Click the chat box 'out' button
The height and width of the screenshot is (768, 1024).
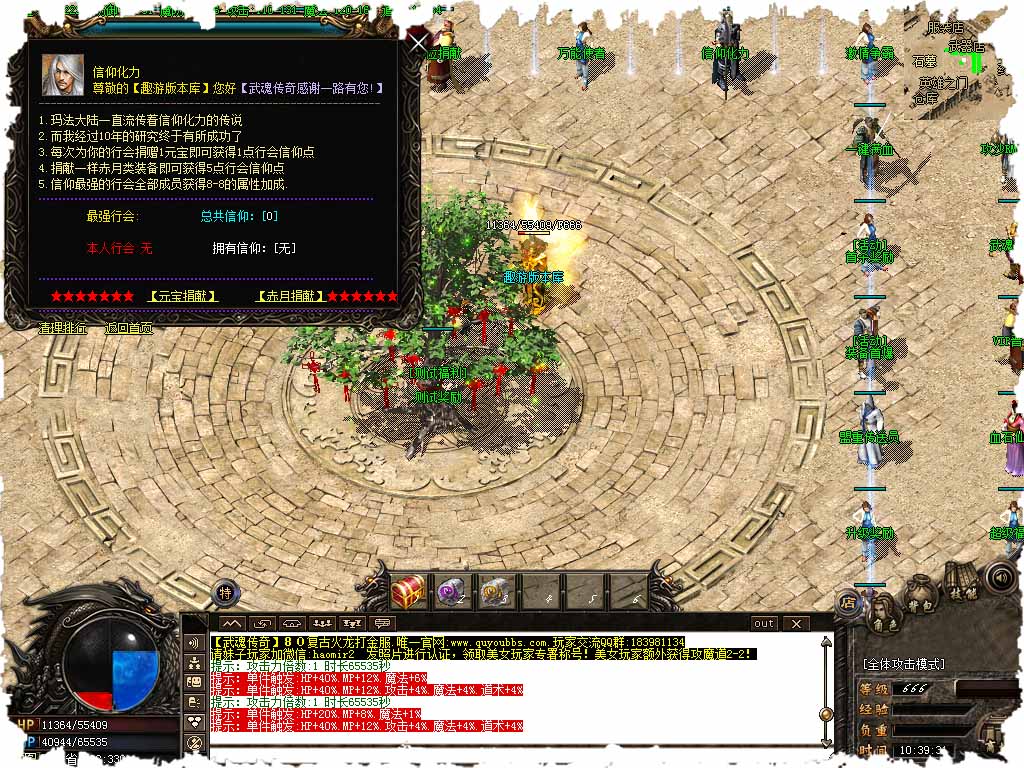point(764,623)
